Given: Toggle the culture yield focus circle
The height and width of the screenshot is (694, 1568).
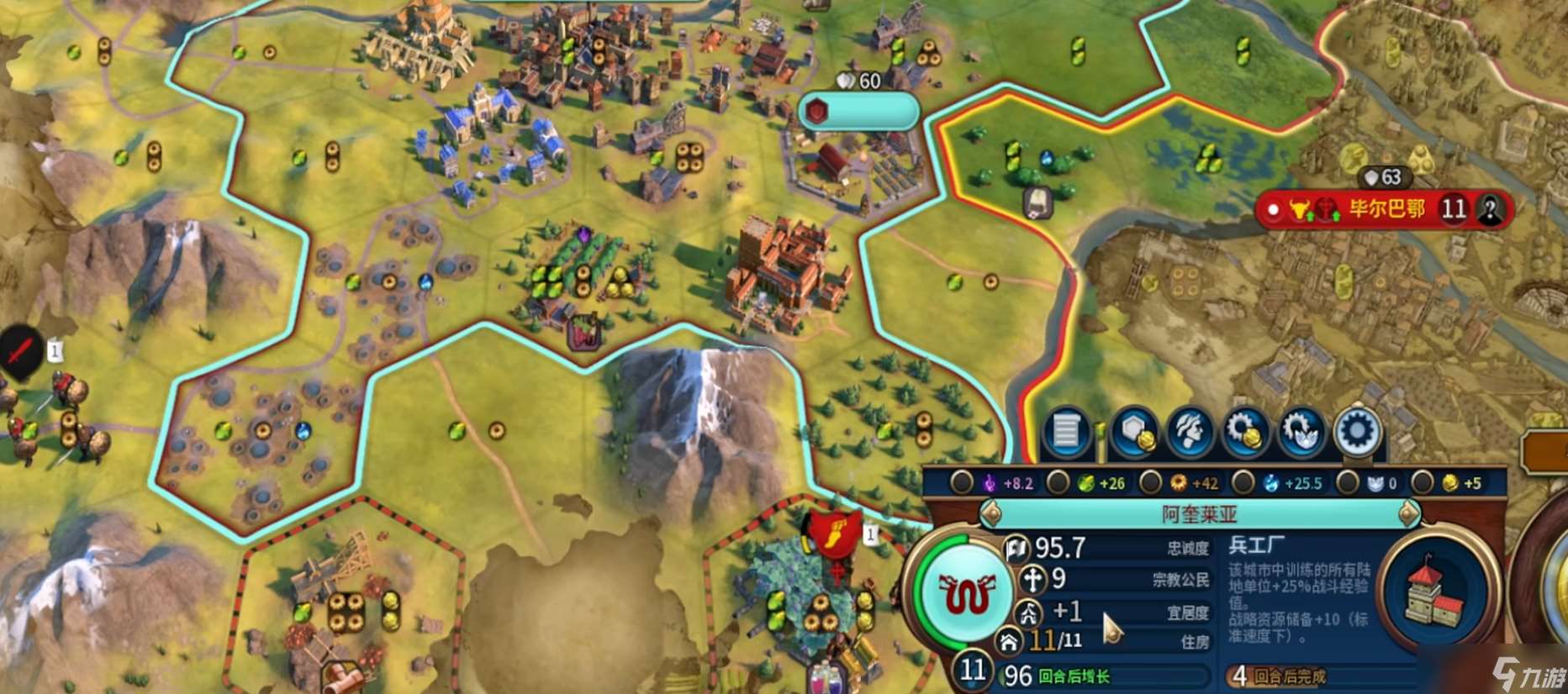Looking at the screenshot, I should (x=961, y=482).
